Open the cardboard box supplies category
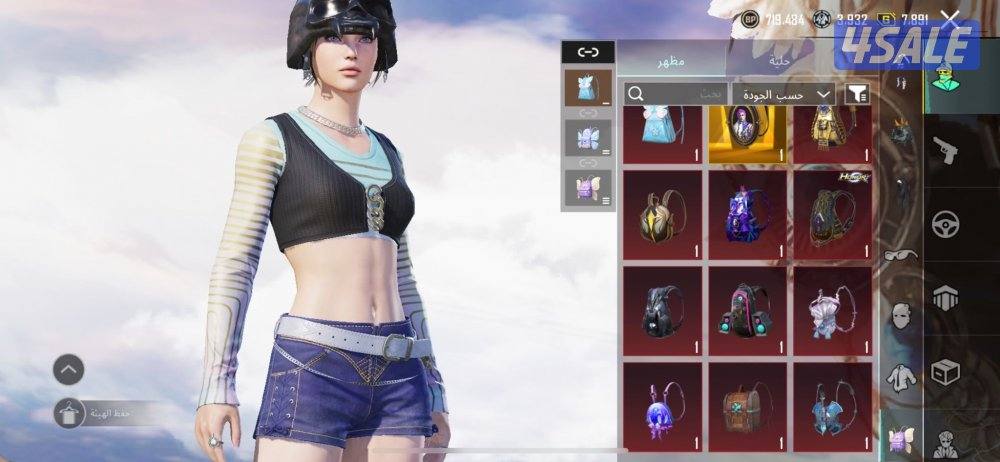This screenshot has height=462, width=1000. click(x=944, y=371)
